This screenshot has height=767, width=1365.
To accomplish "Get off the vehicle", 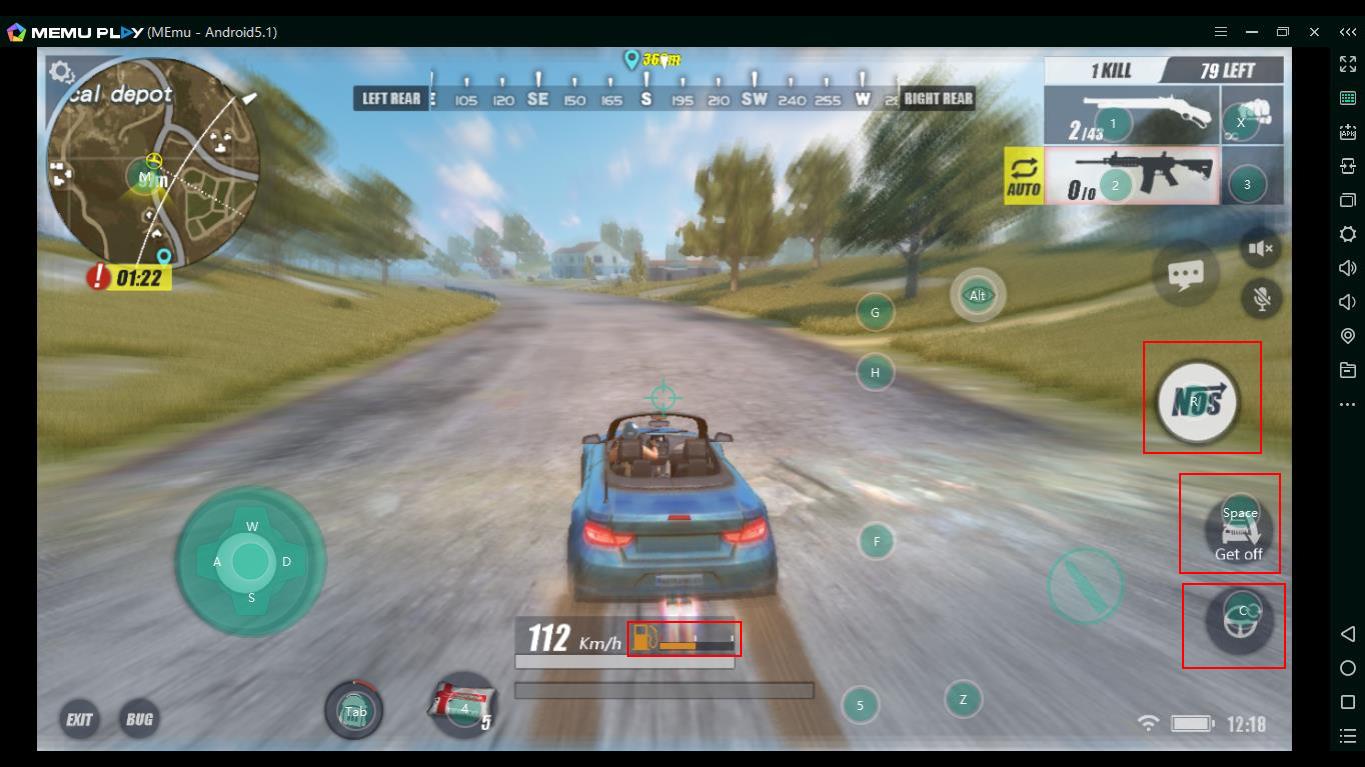I will [x=1239, y=530].
